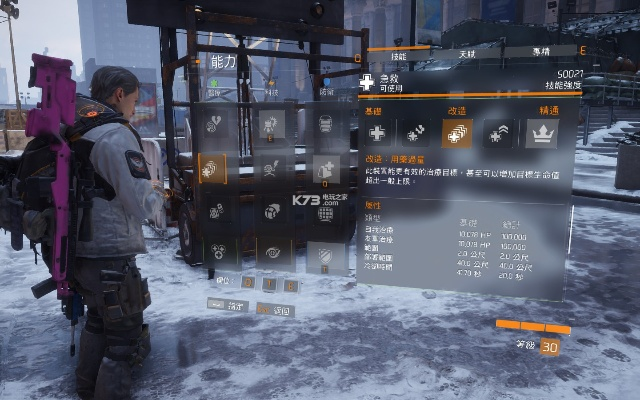Pick the mod with cross and chevrons
Image resolution: width=640 pixels, height=400 pixels.
(498, 133)
